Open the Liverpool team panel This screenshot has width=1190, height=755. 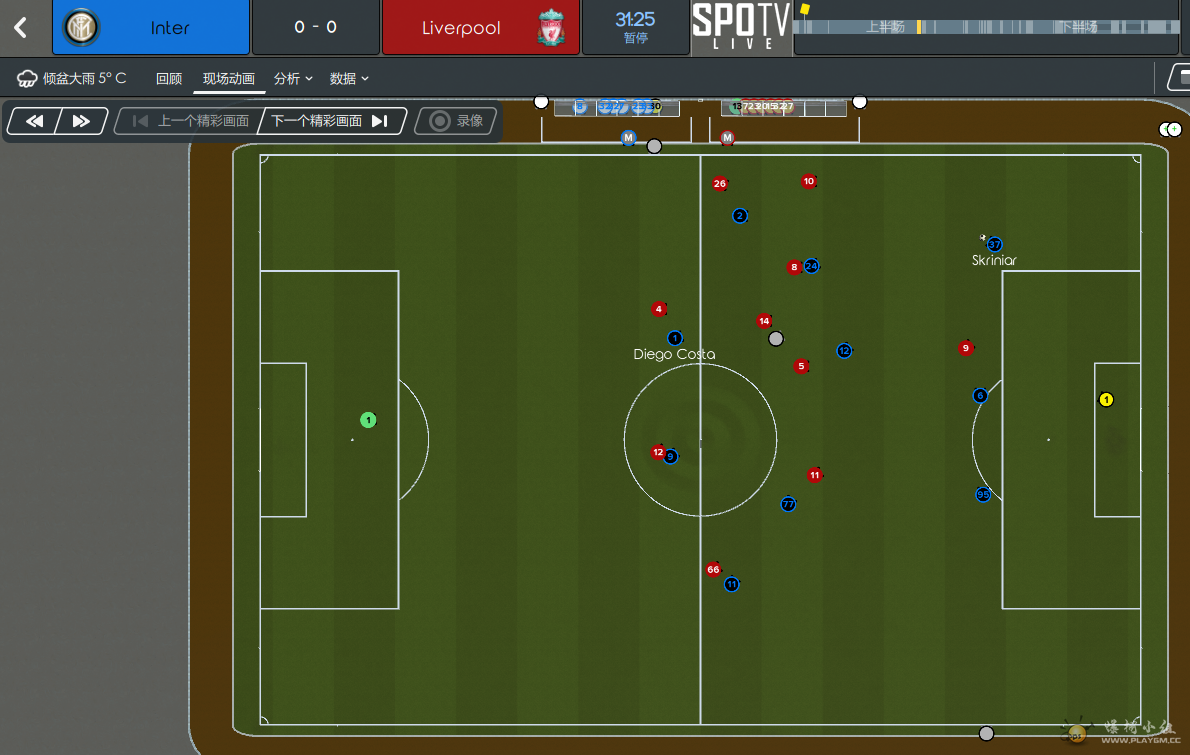[480, 28]
